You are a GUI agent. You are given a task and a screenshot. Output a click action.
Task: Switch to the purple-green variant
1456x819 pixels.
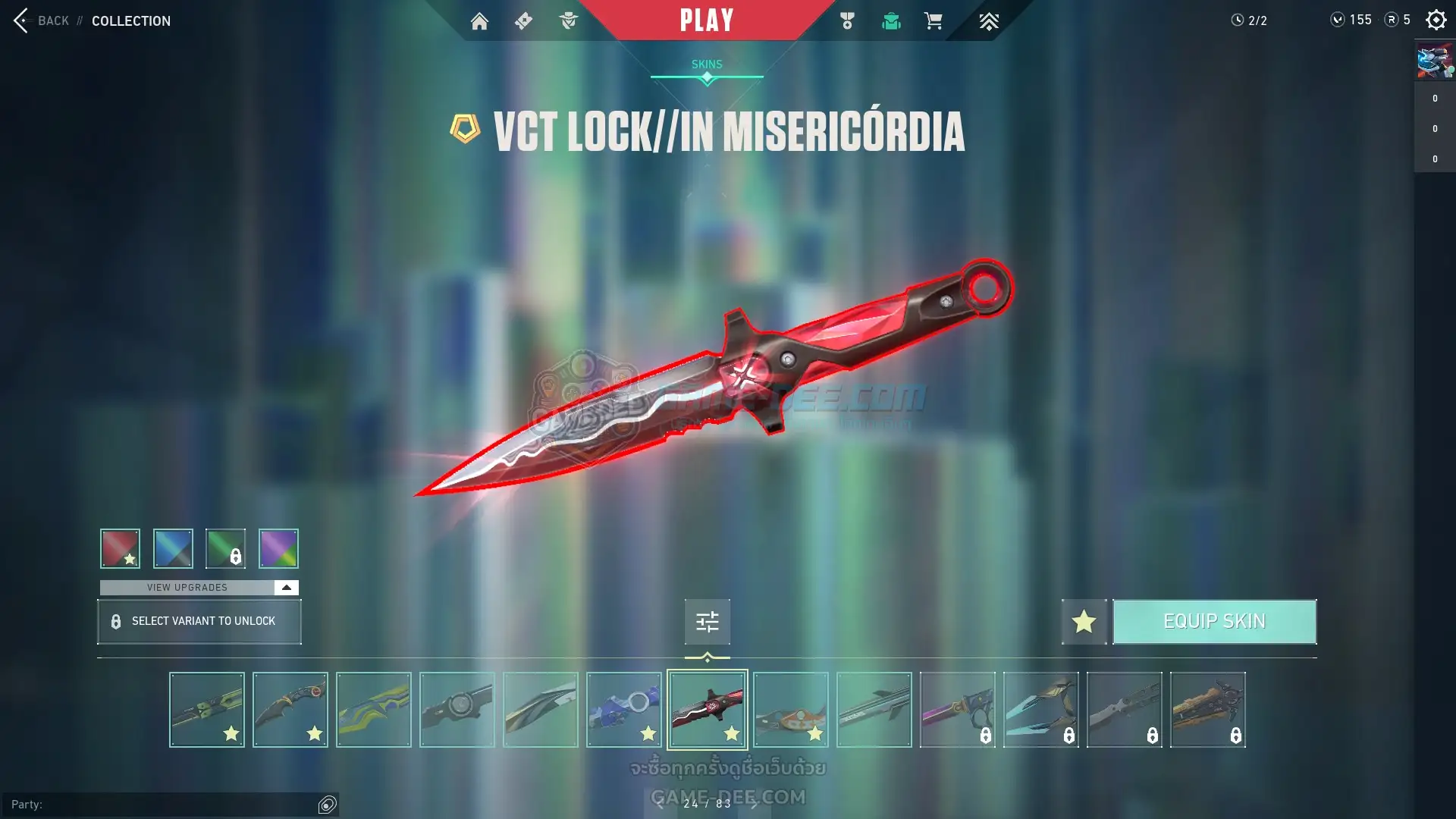point(278,548)
